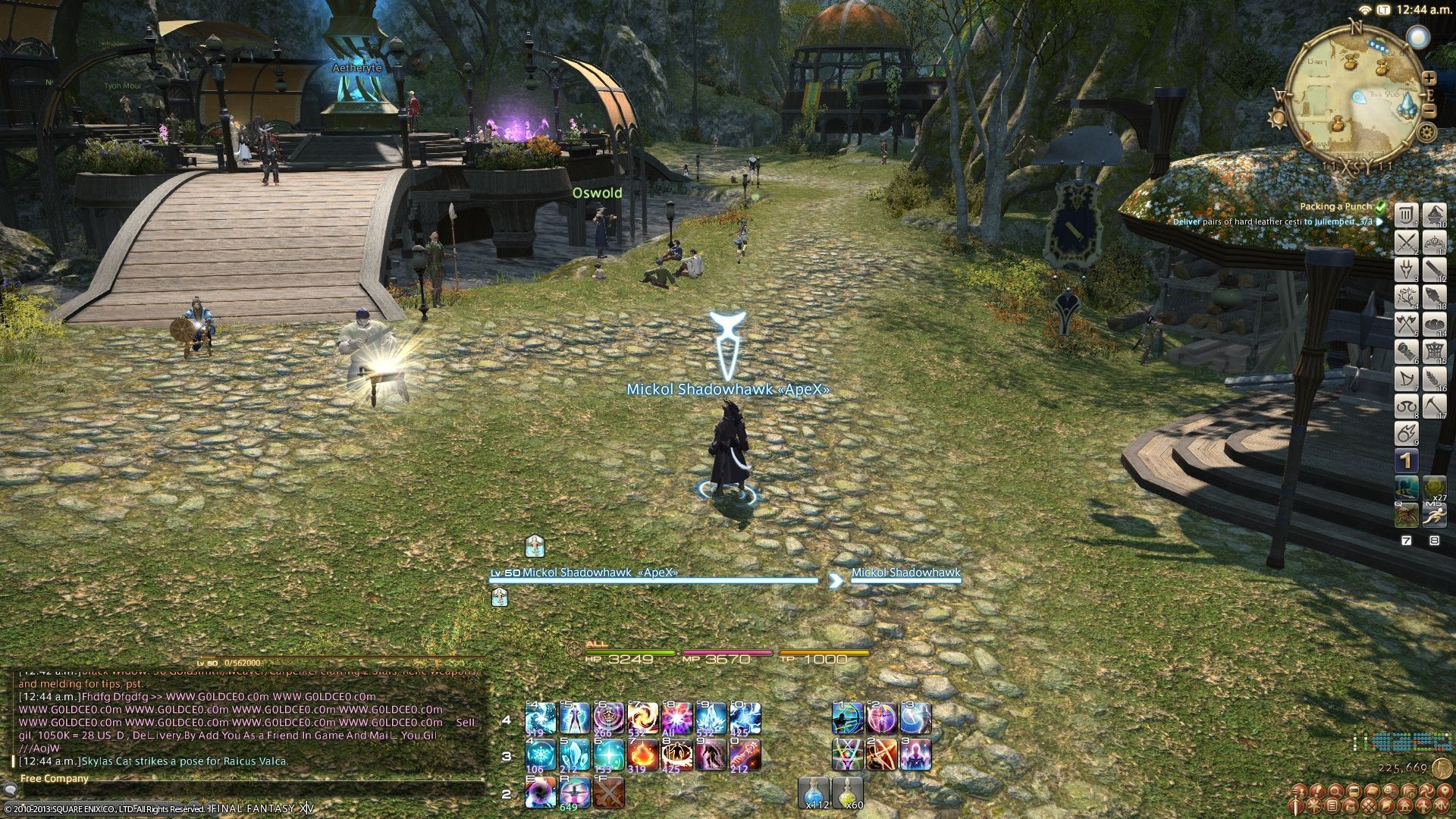Use the green potion with x60 count

(849, 792)
